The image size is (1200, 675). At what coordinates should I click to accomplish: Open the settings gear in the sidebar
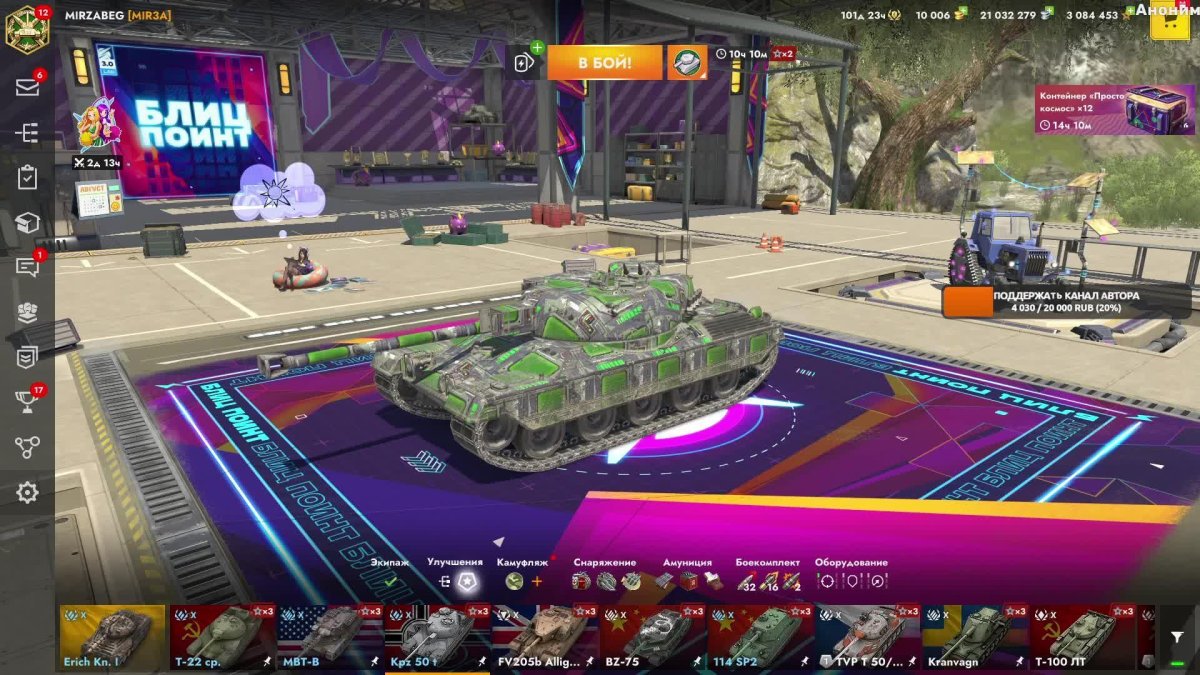(27, 492)
